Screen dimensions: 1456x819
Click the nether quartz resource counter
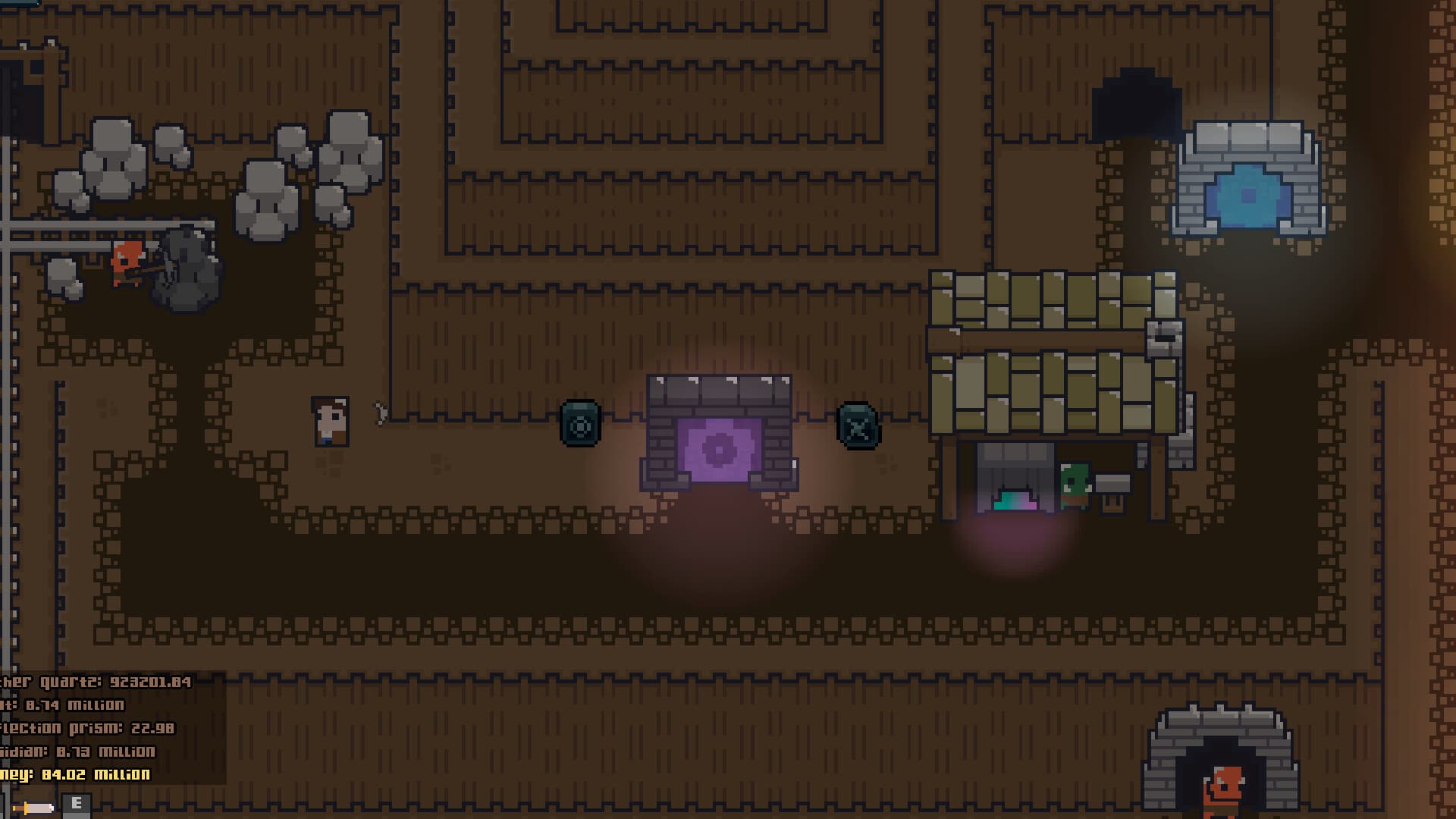coord(99,681)
